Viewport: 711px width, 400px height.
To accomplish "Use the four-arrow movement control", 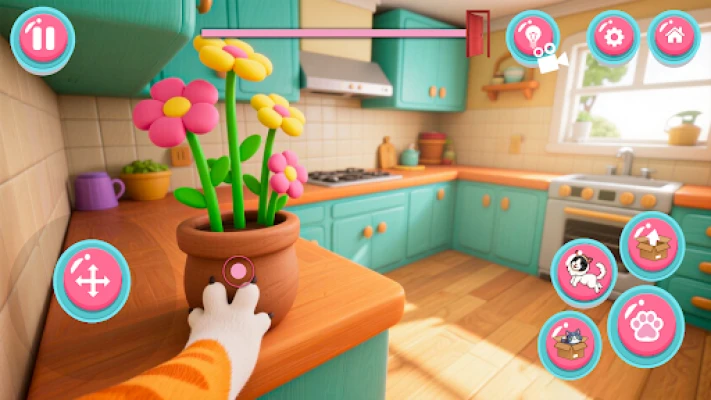I will coord(92,281).
